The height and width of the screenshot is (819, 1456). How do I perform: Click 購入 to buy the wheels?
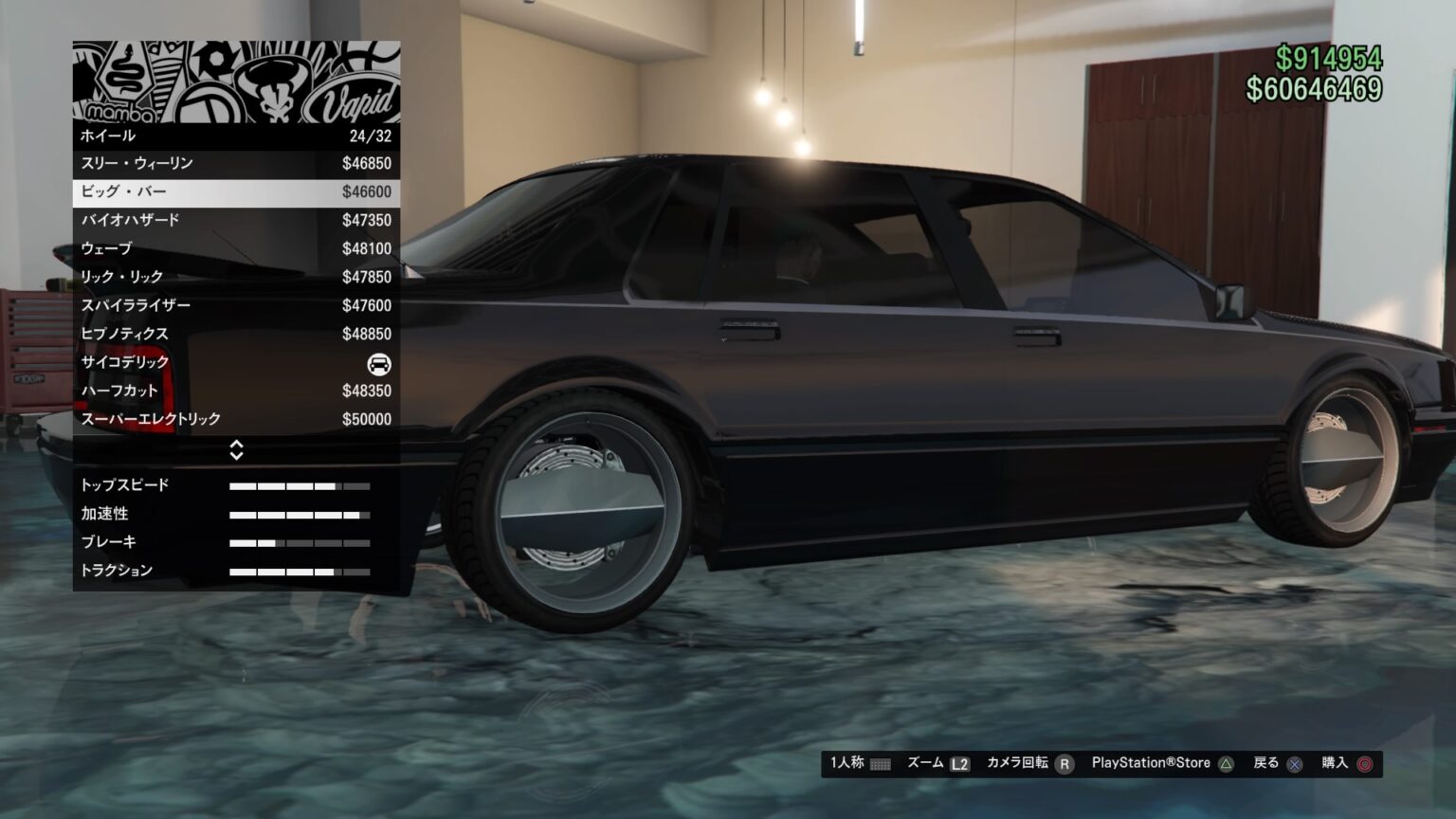(x=1337, y=762)
